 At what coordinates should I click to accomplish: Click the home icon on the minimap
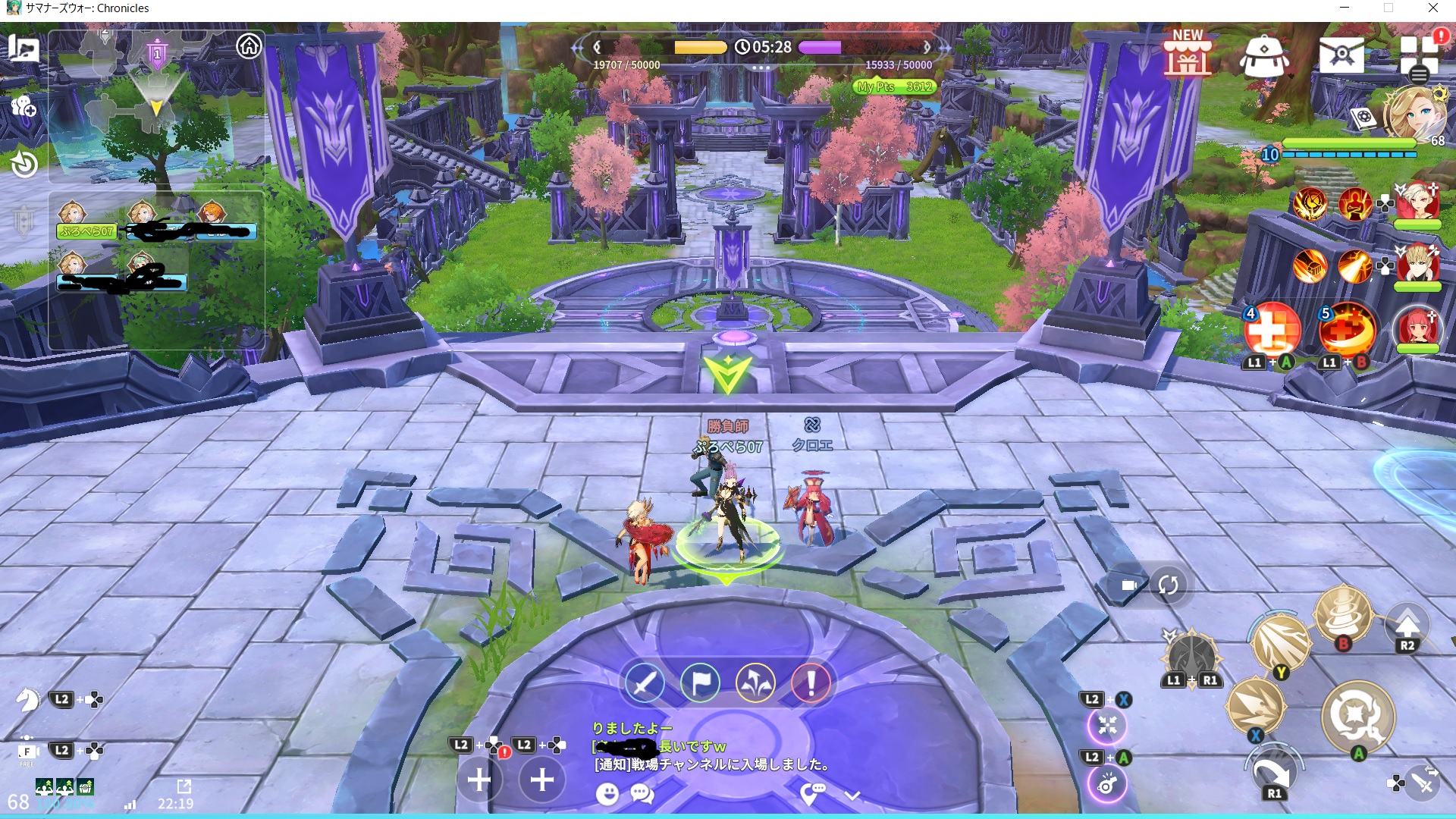click(x=249, y=47)
